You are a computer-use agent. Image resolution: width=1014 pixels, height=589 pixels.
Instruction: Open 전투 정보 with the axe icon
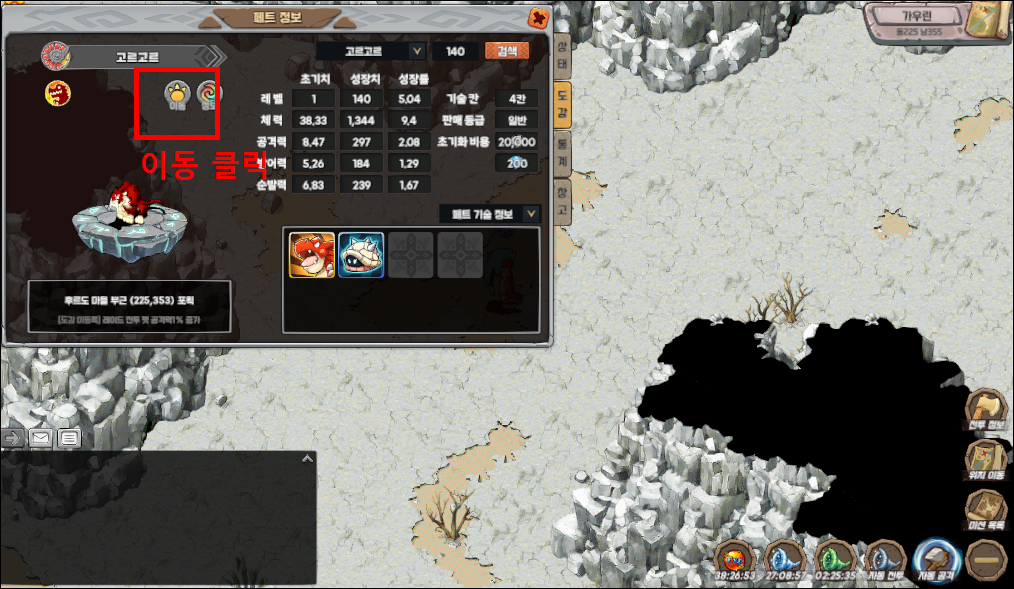click(987, 412)
